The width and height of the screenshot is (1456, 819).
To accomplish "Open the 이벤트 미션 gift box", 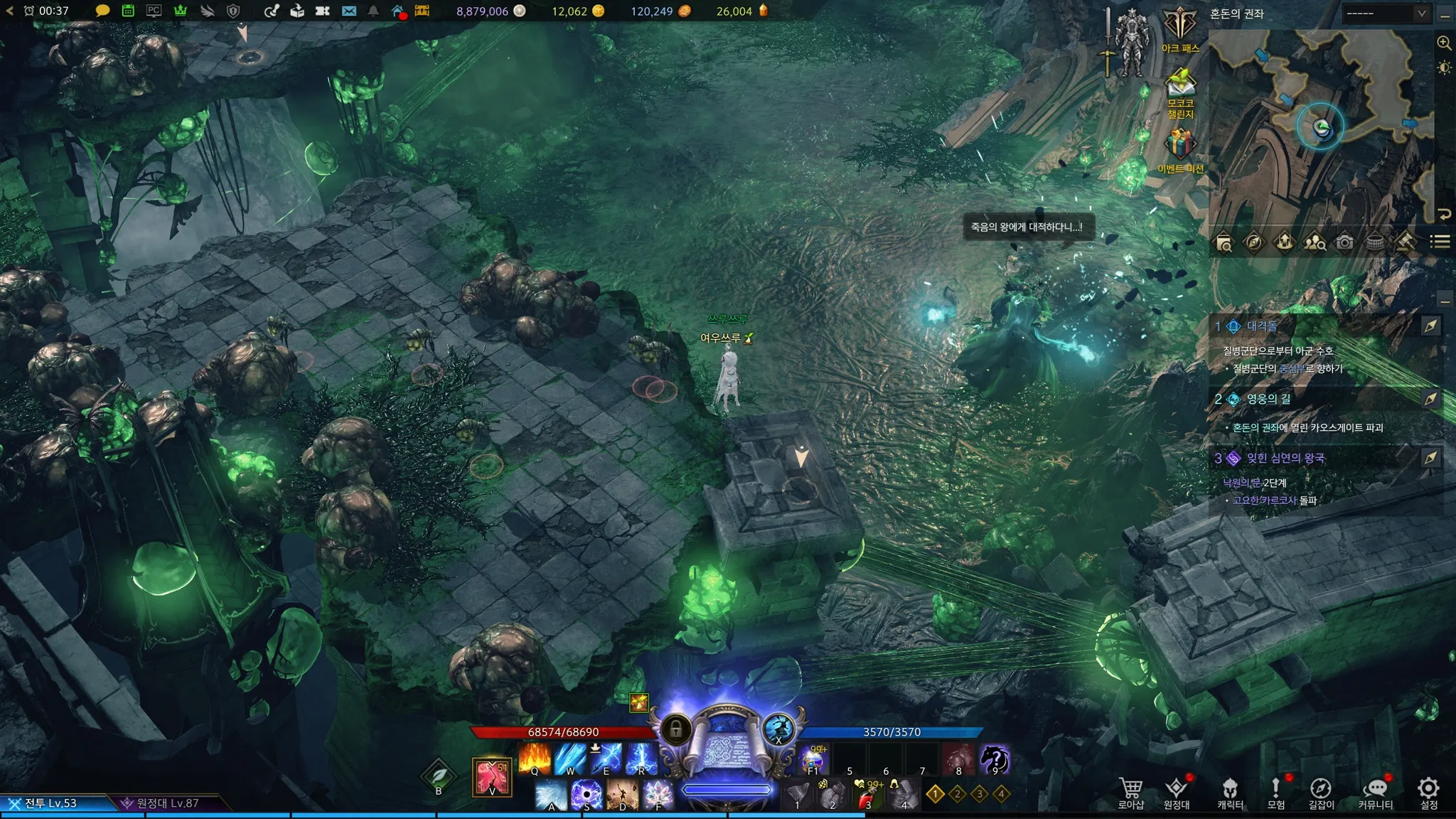I will (x=1180, y=148).
